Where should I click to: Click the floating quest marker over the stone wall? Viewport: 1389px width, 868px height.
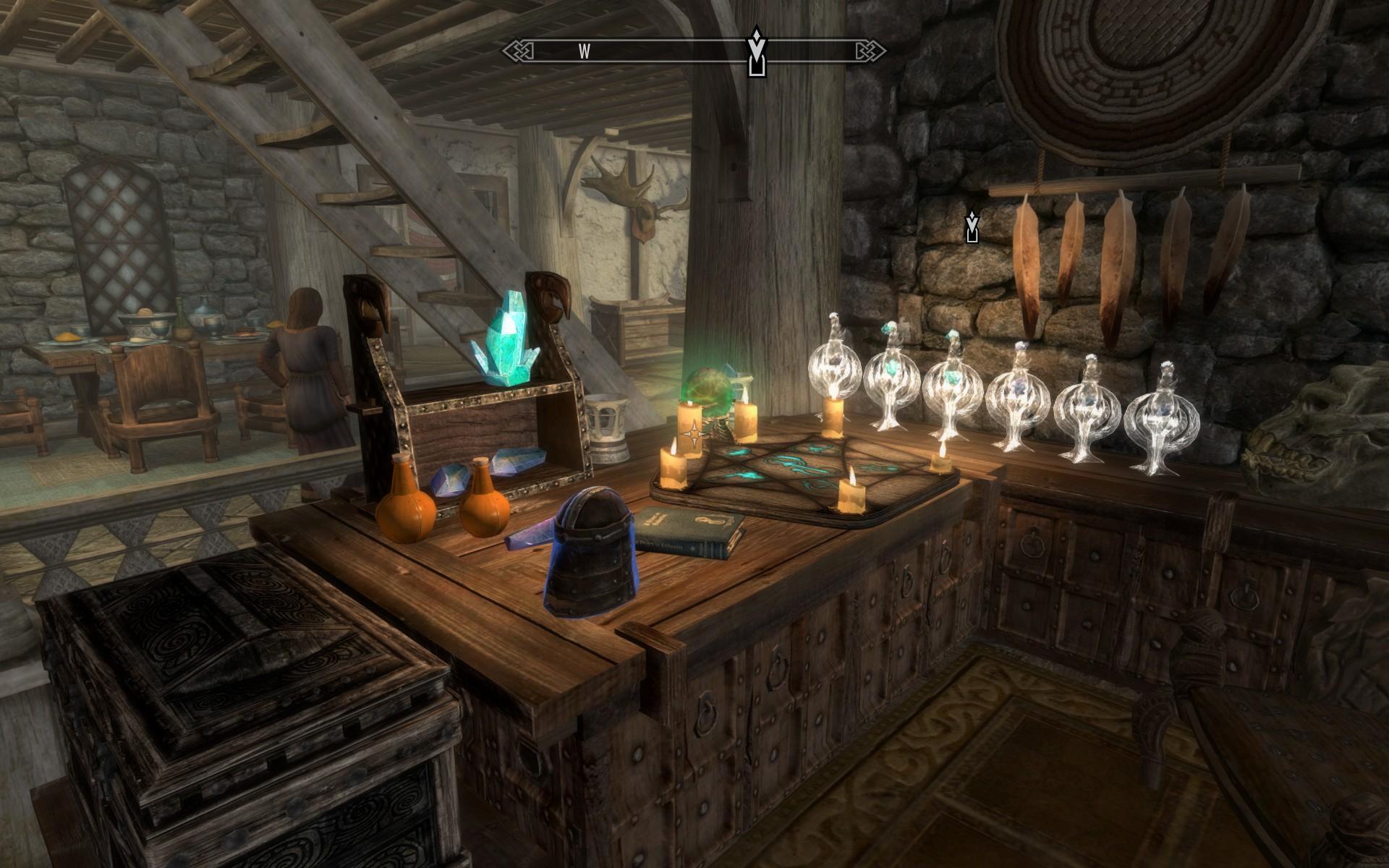point(972,226)
